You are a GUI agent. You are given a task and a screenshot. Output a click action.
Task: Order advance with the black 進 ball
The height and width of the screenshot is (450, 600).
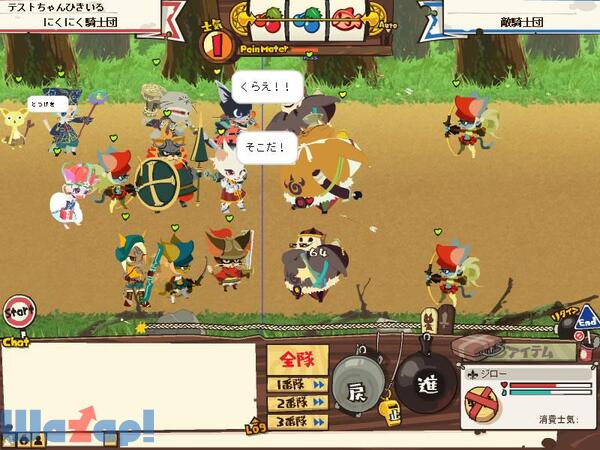coord(425,387)
